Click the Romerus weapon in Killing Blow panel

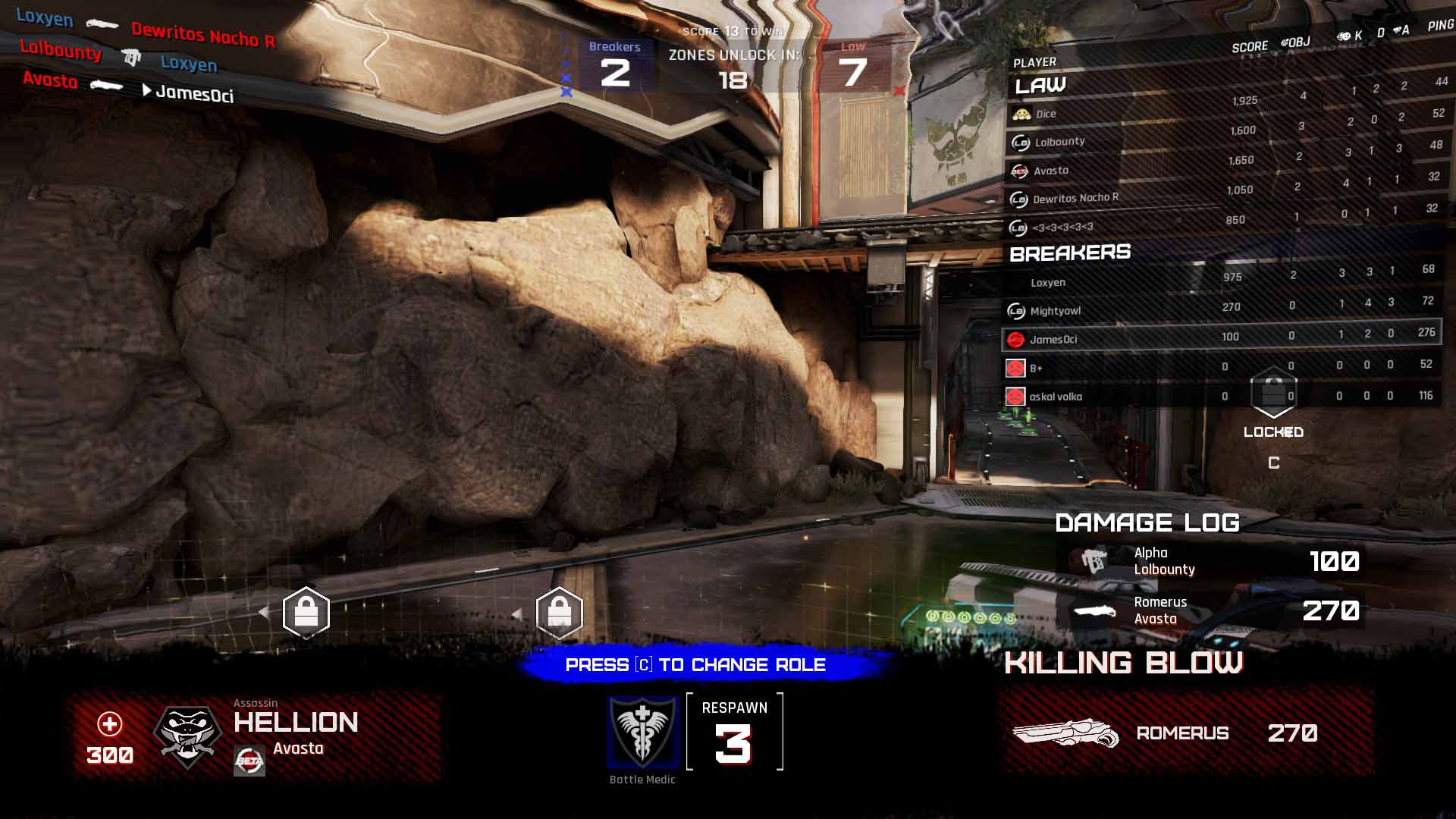1065,733
